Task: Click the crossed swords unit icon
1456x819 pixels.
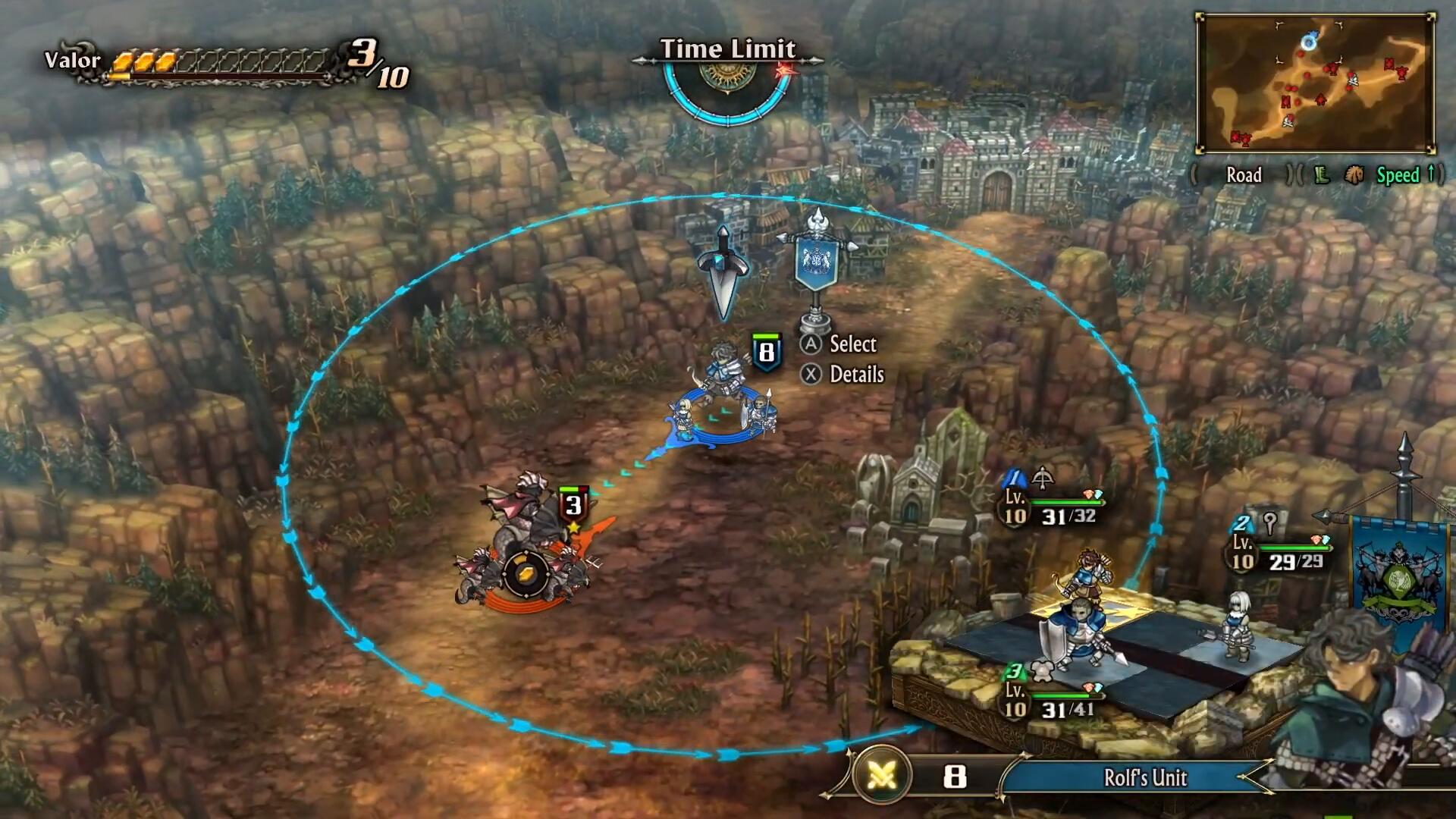Action: pos(881,775)
